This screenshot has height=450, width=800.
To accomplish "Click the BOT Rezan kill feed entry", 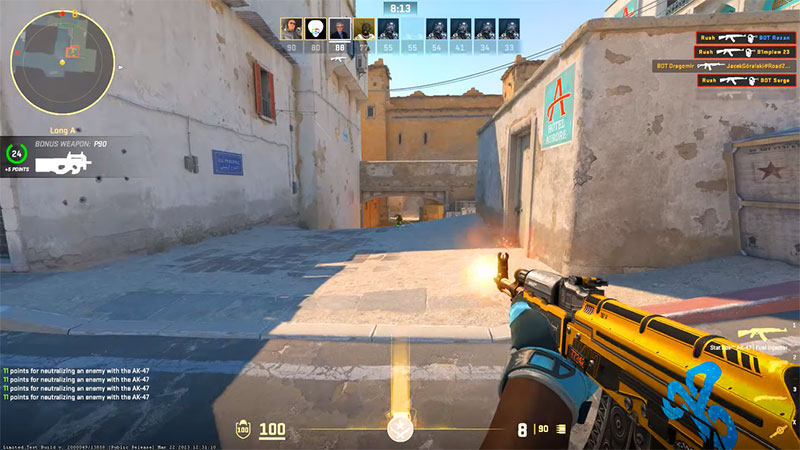I will click(x=744, y=38).
